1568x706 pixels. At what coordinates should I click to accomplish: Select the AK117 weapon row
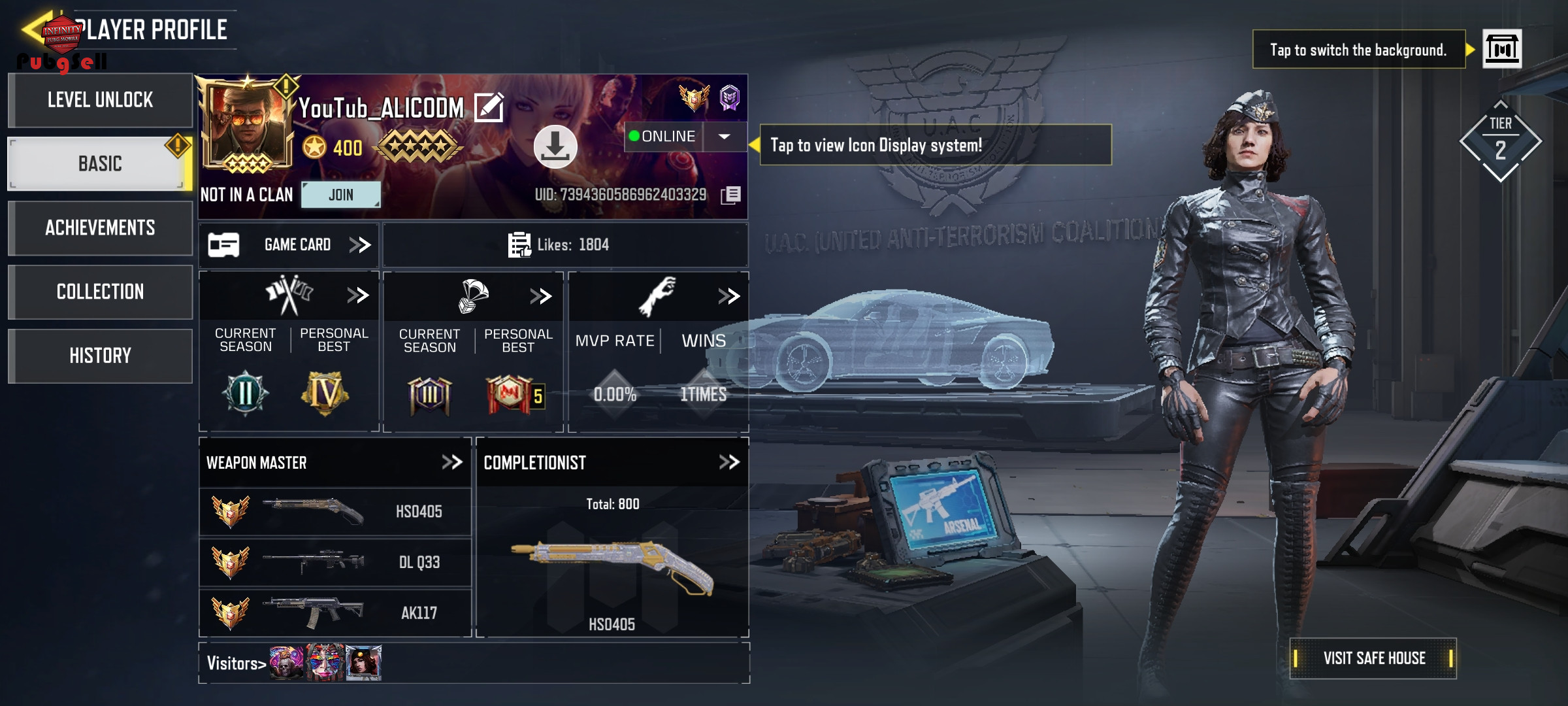click(x=335, y=613)
